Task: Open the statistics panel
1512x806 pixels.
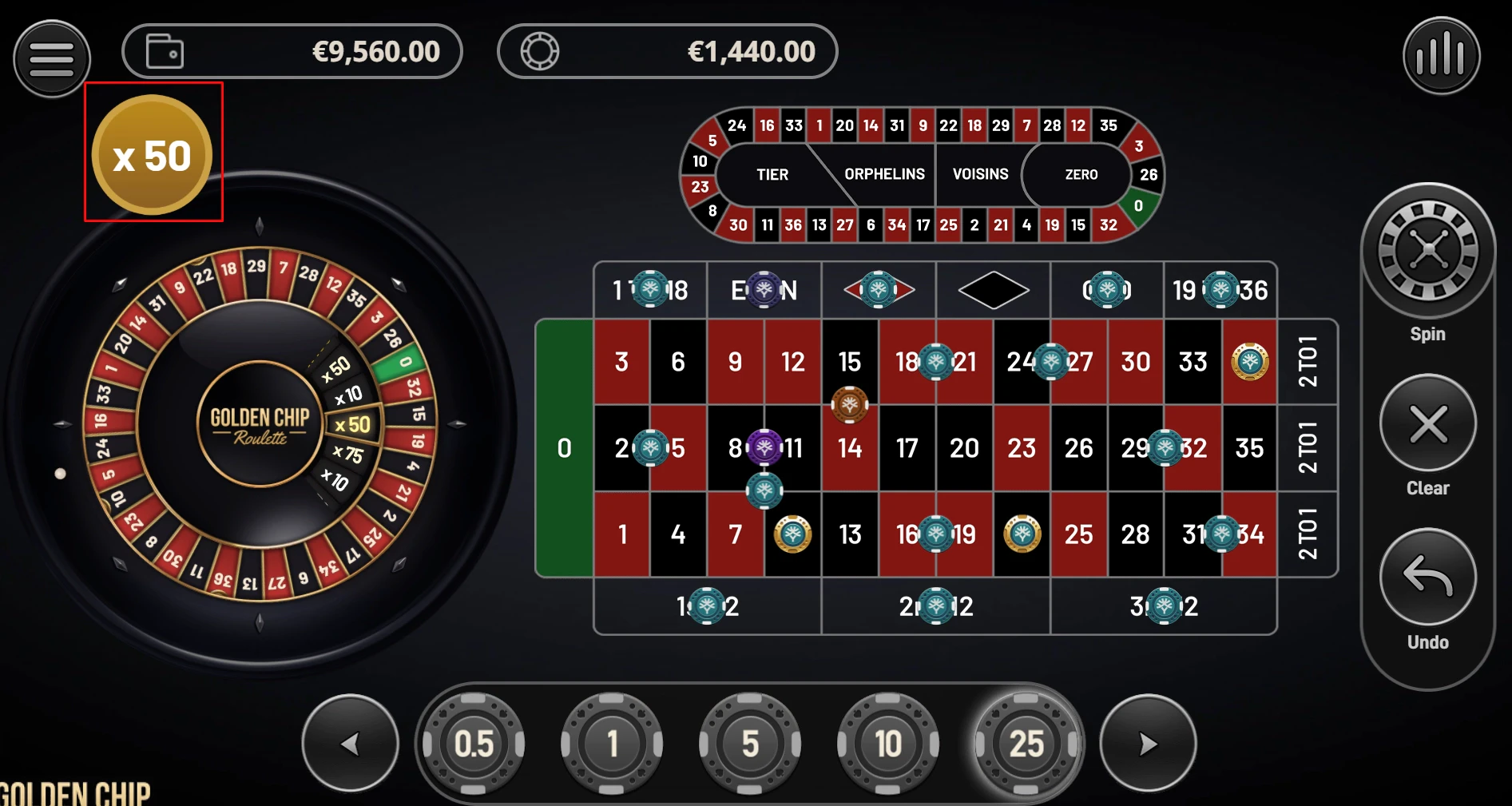Action: (1440, 58)
